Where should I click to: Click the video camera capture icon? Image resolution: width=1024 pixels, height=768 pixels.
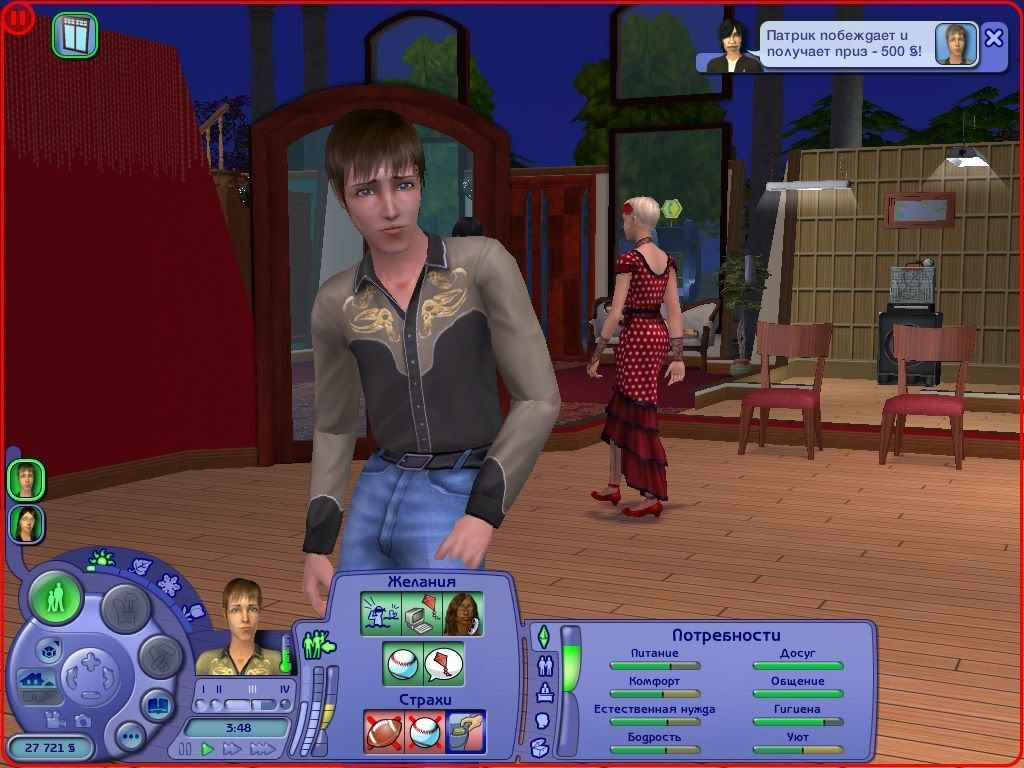[x=57, y=720]
